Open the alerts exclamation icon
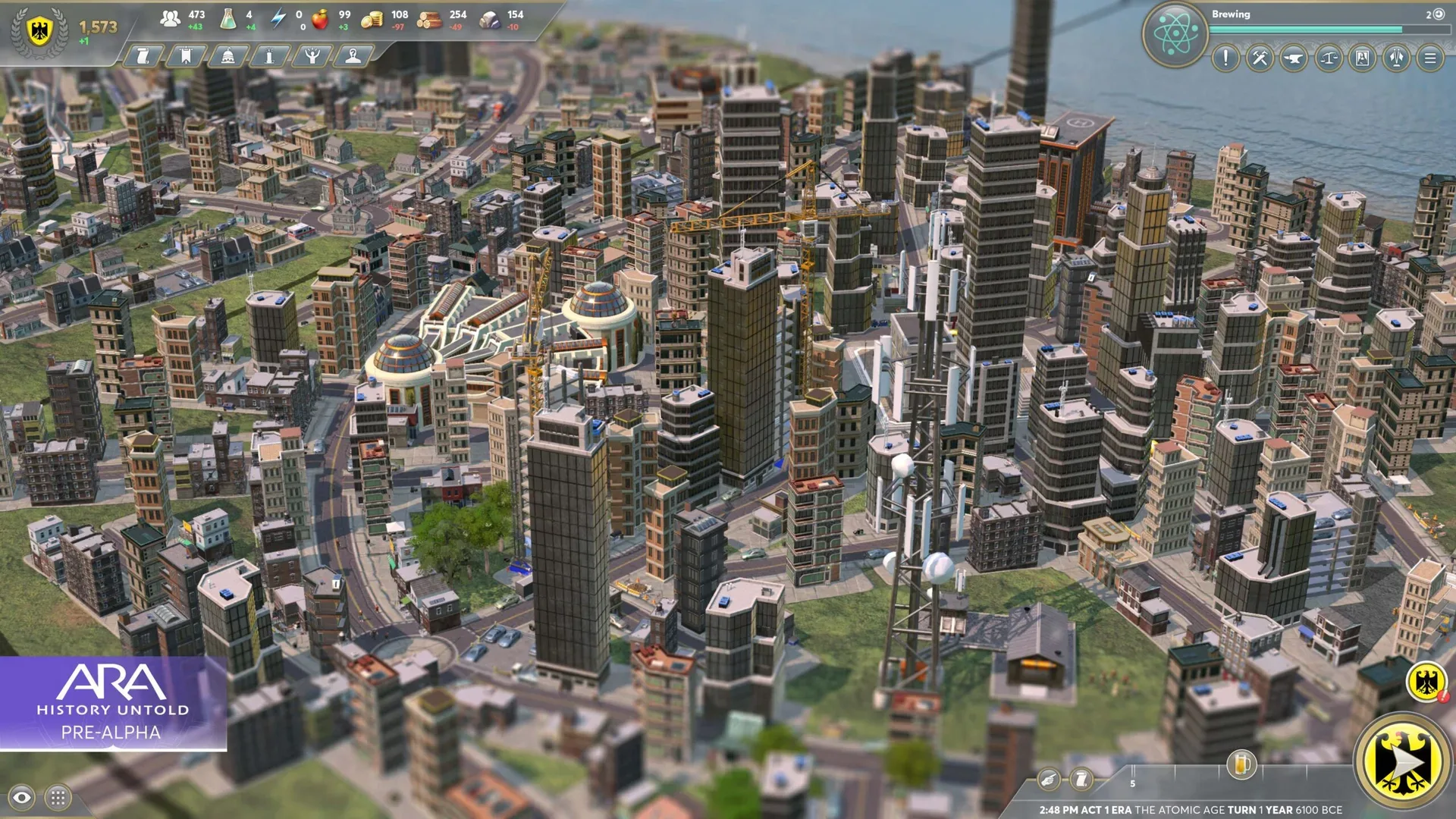The image size is (1456, 819). coord(1225,58)
